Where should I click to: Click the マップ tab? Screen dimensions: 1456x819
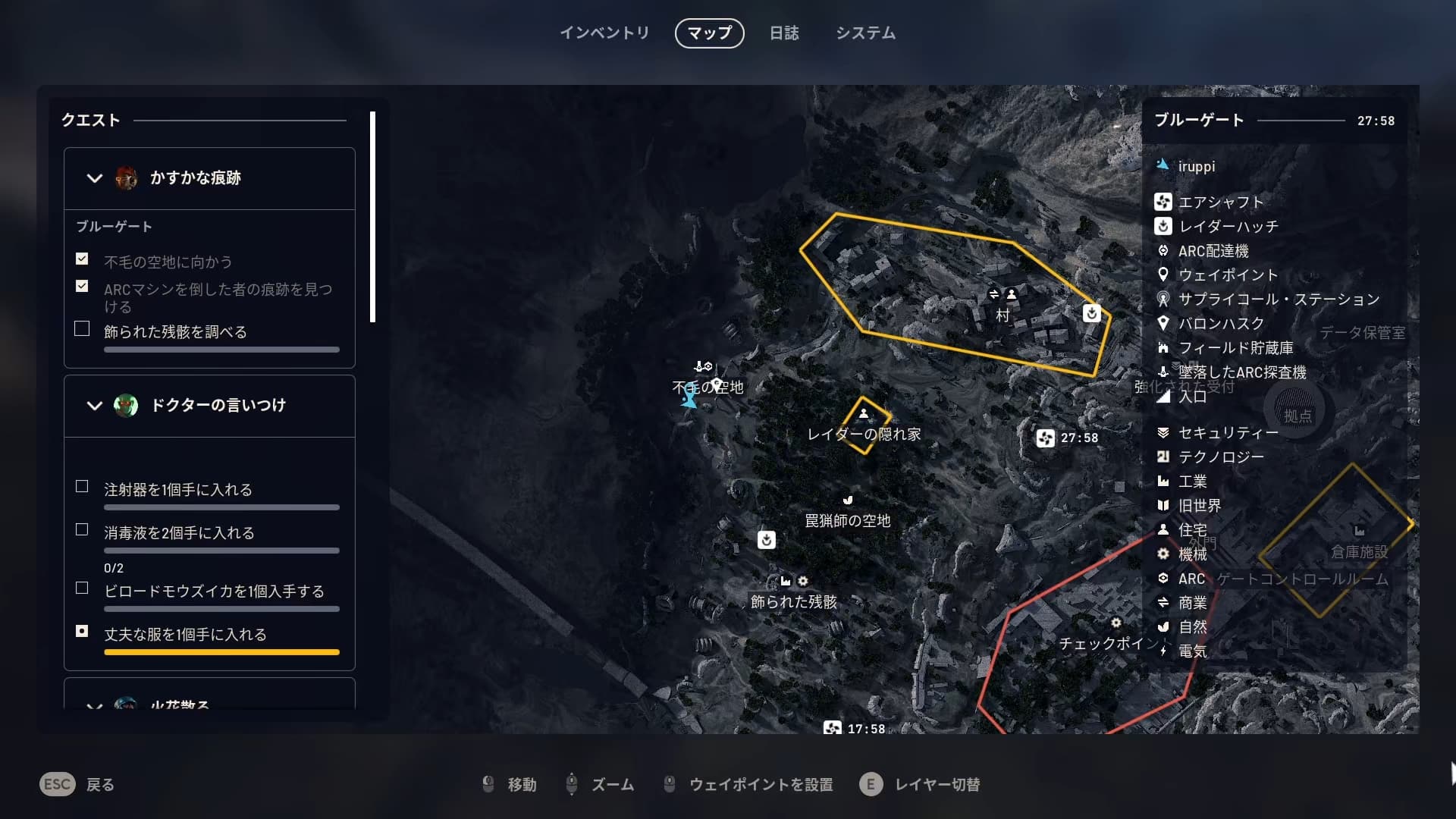point(709,33)
